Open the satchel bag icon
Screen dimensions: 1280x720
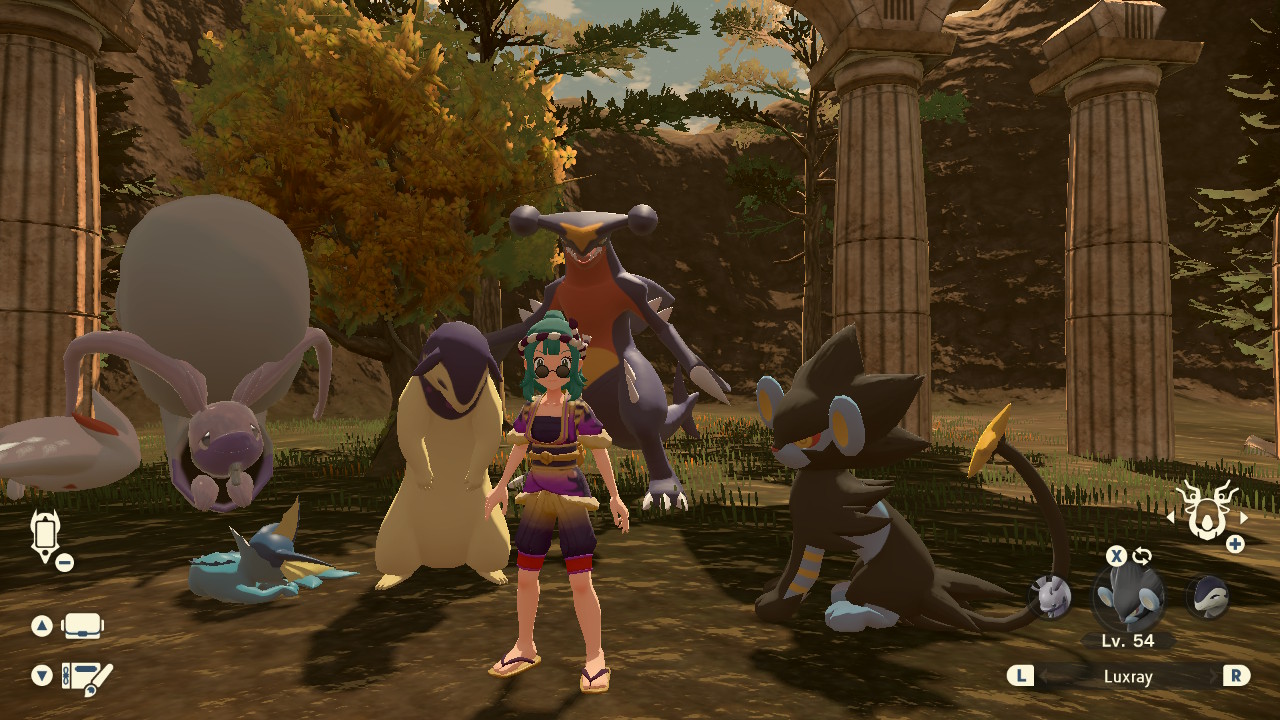83,627
